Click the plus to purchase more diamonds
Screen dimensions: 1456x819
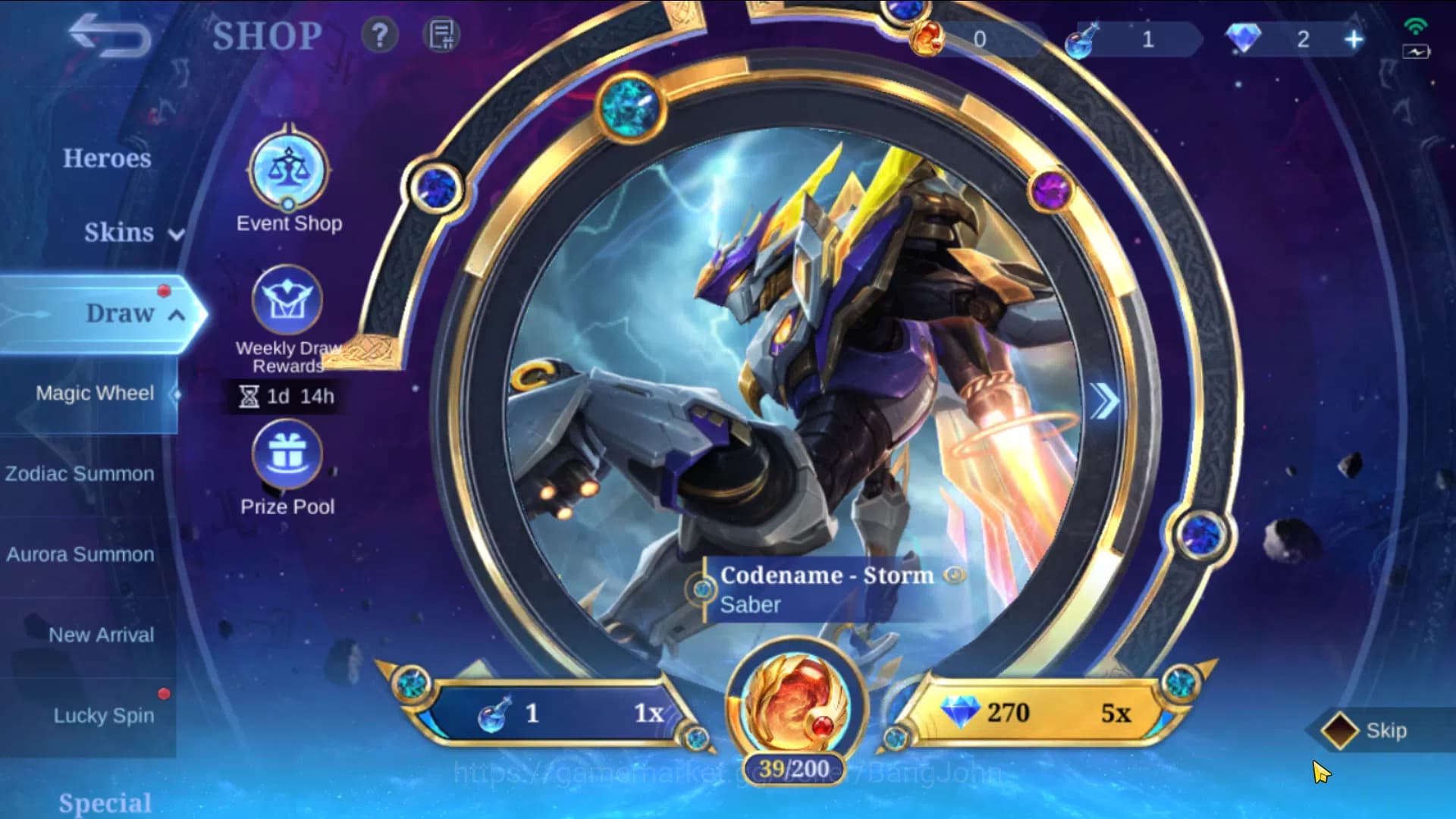(x=1354, y=38)
